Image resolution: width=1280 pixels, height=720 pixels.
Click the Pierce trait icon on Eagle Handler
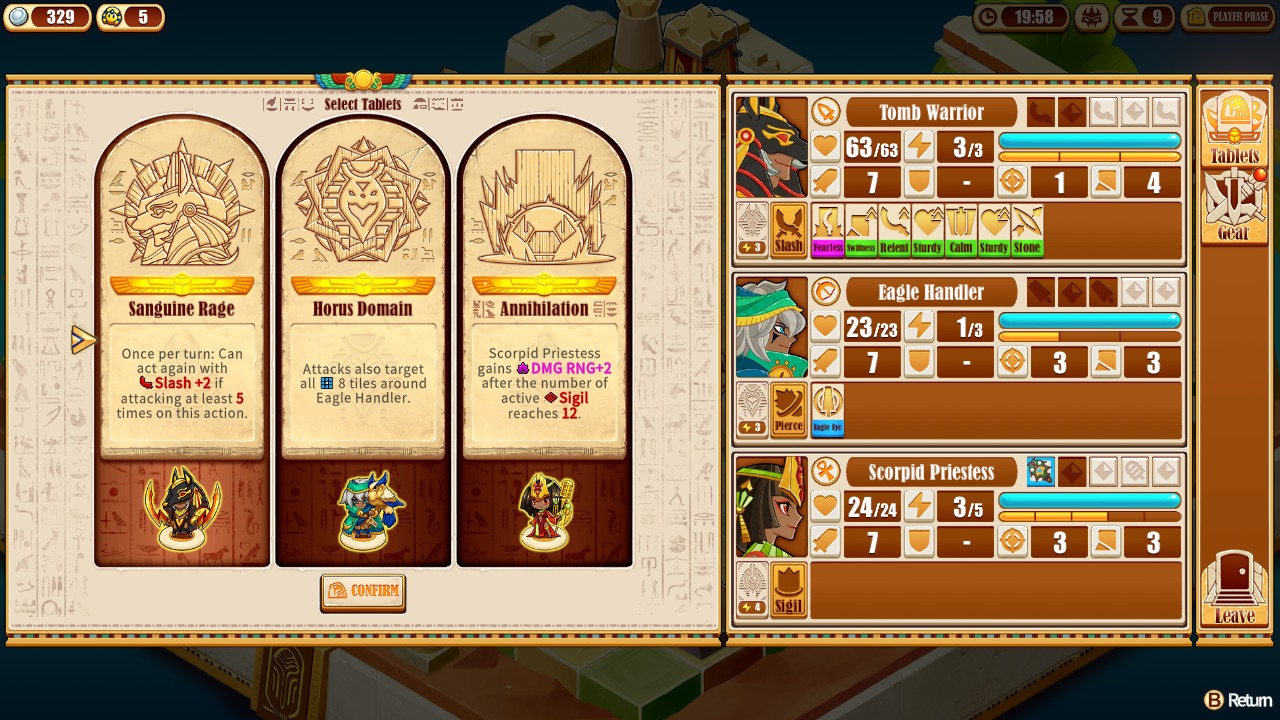[789, 410]
